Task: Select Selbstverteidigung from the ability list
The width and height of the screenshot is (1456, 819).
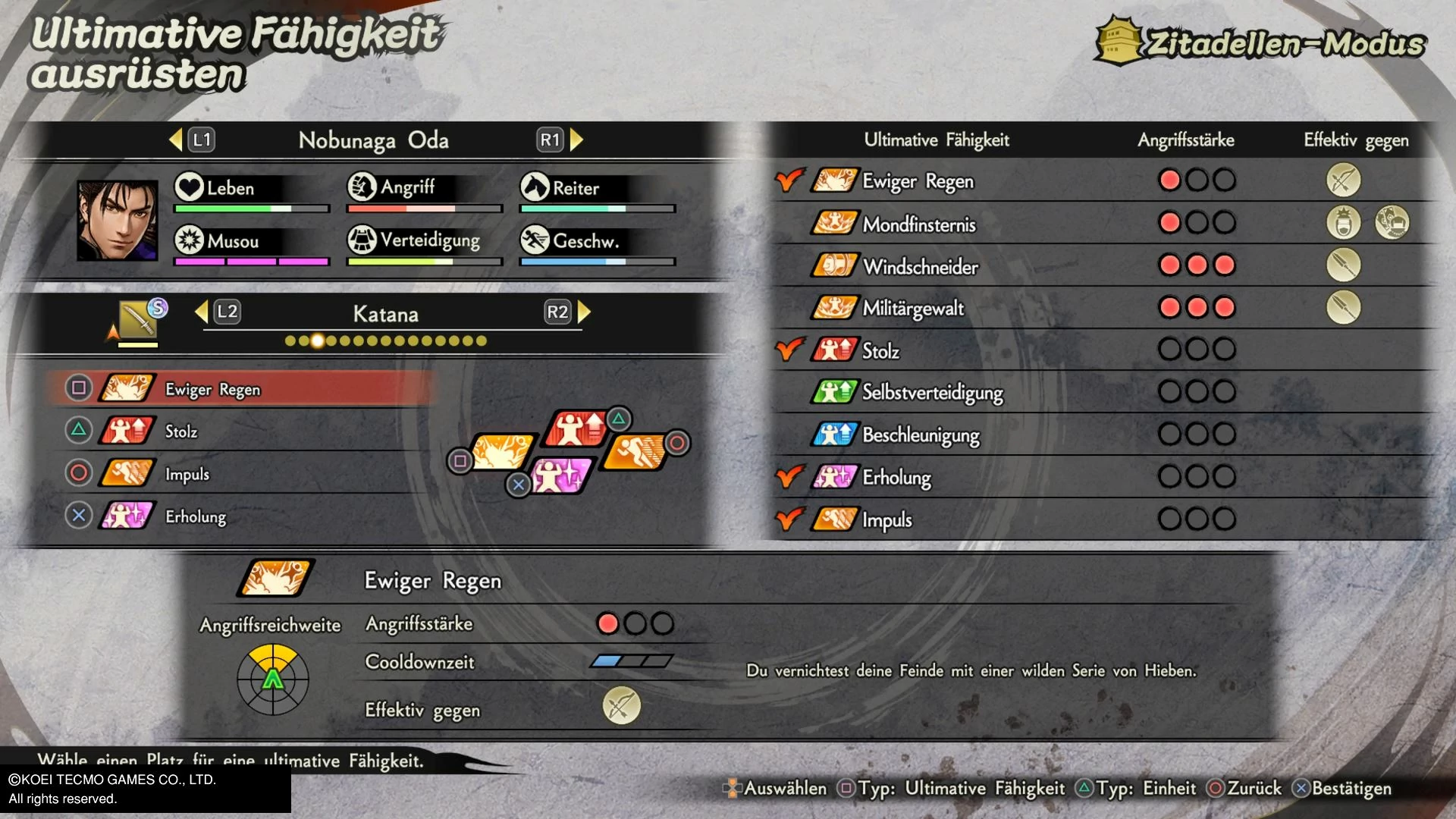Action: tap(932, 392)
